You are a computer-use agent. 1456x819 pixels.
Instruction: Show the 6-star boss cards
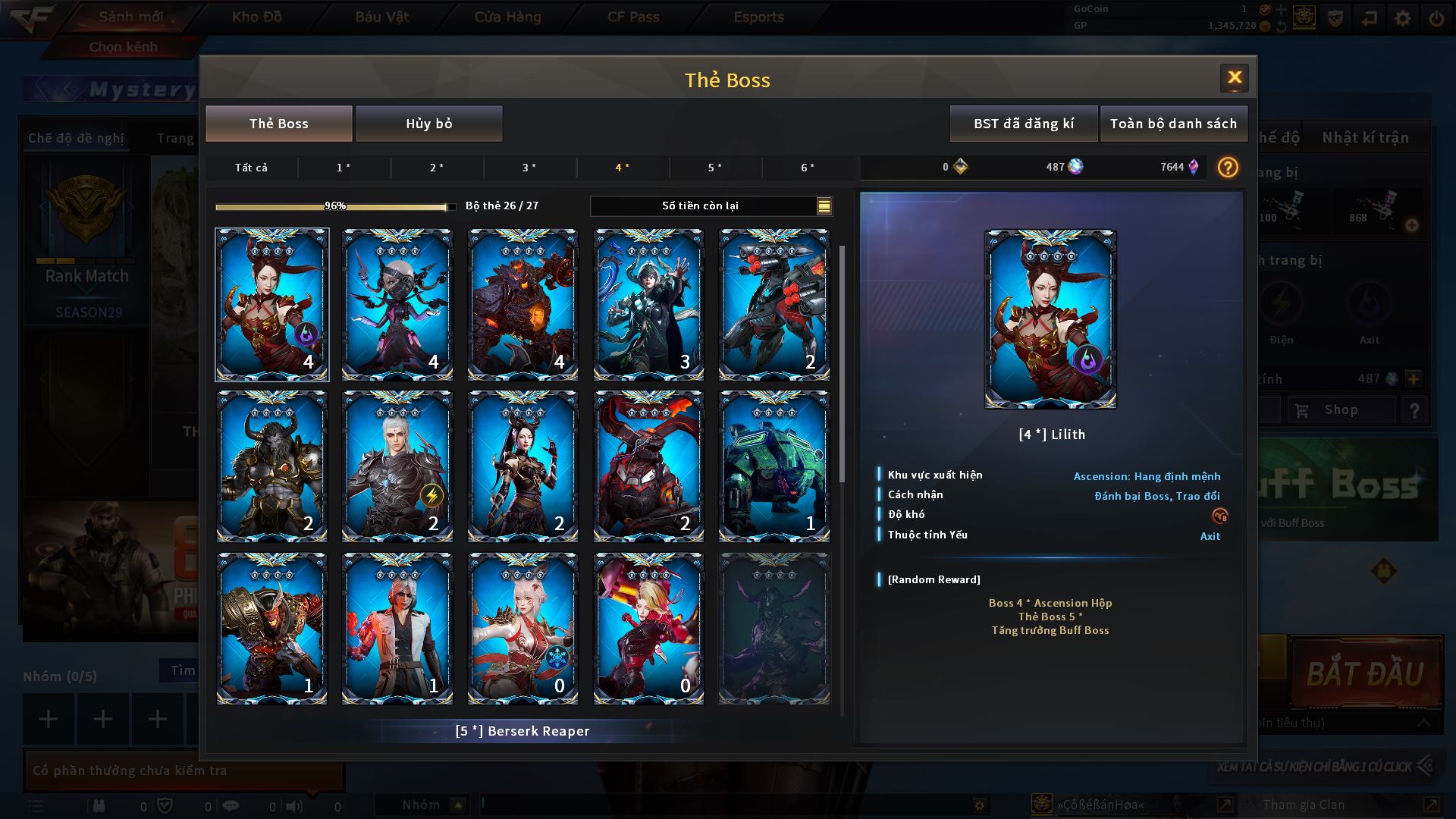pyautogui.click(x=808, y=168)
